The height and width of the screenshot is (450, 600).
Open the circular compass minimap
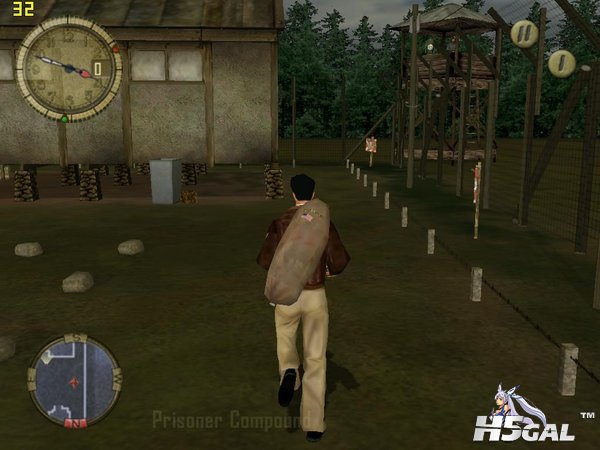tap(75, 381)
